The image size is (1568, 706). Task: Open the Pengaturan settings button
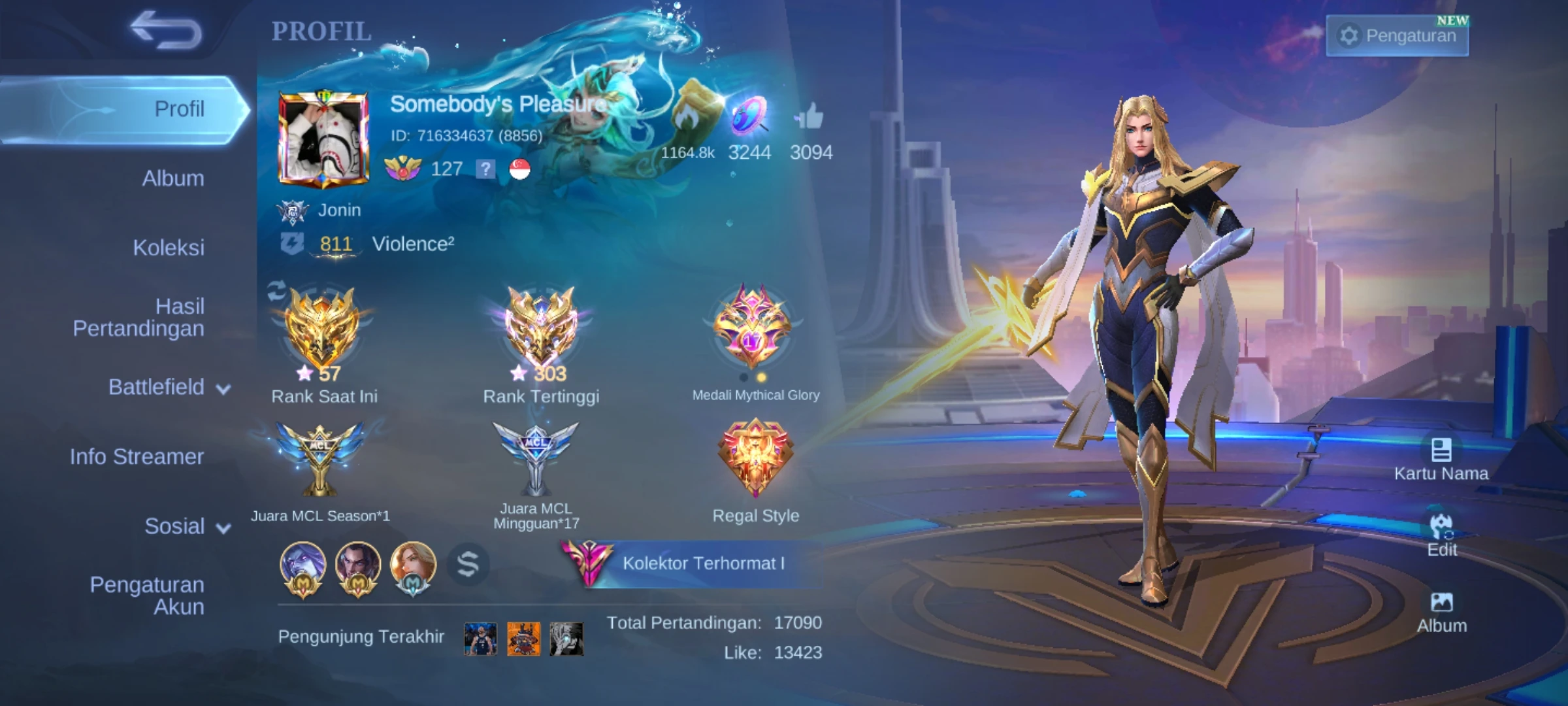point(1397,35)
